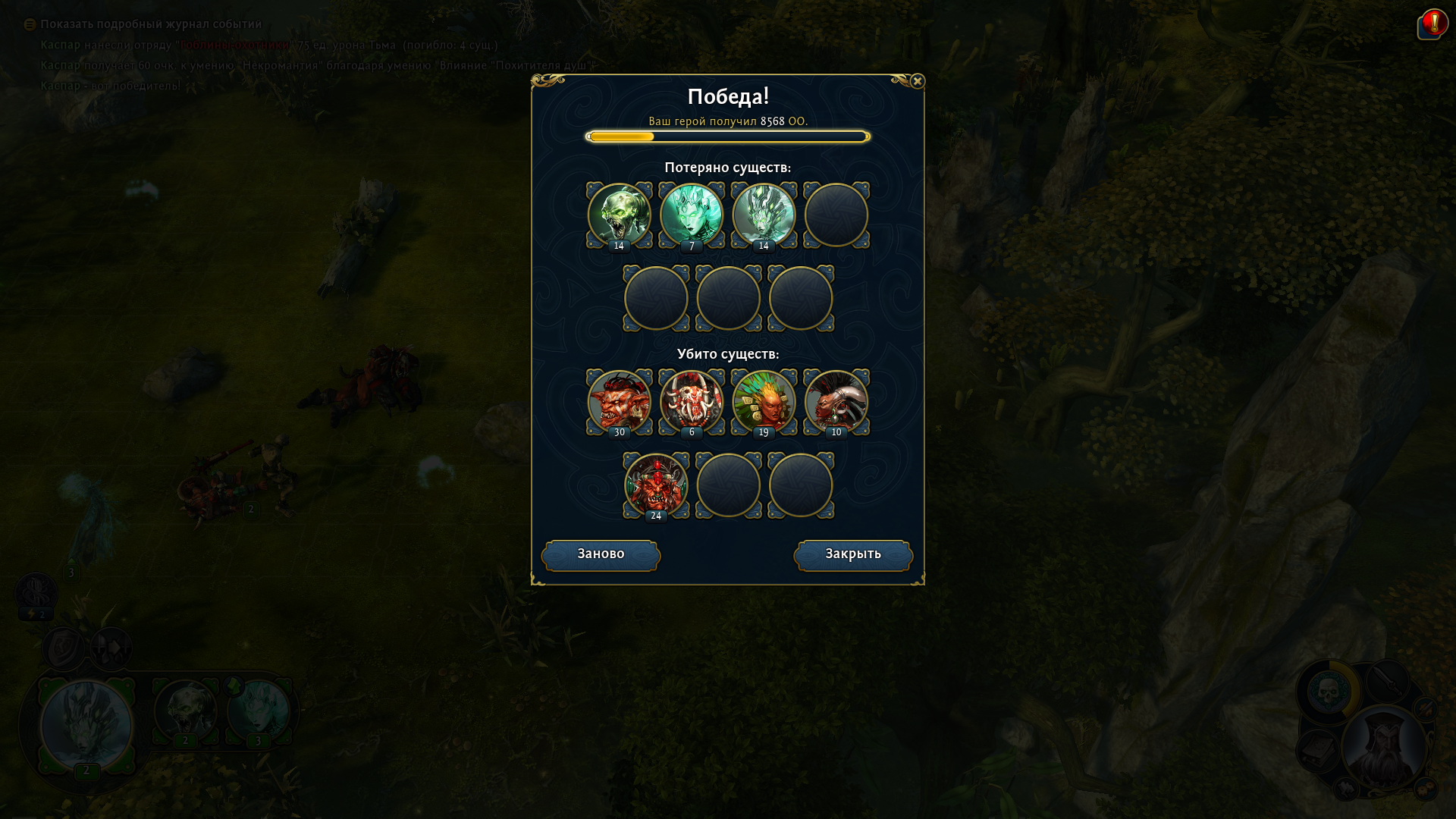The width and height of the screenshot is (1456, 819).
Task: Inspect the killed feathered shaman with 19
Action: [x=764, y=402]
